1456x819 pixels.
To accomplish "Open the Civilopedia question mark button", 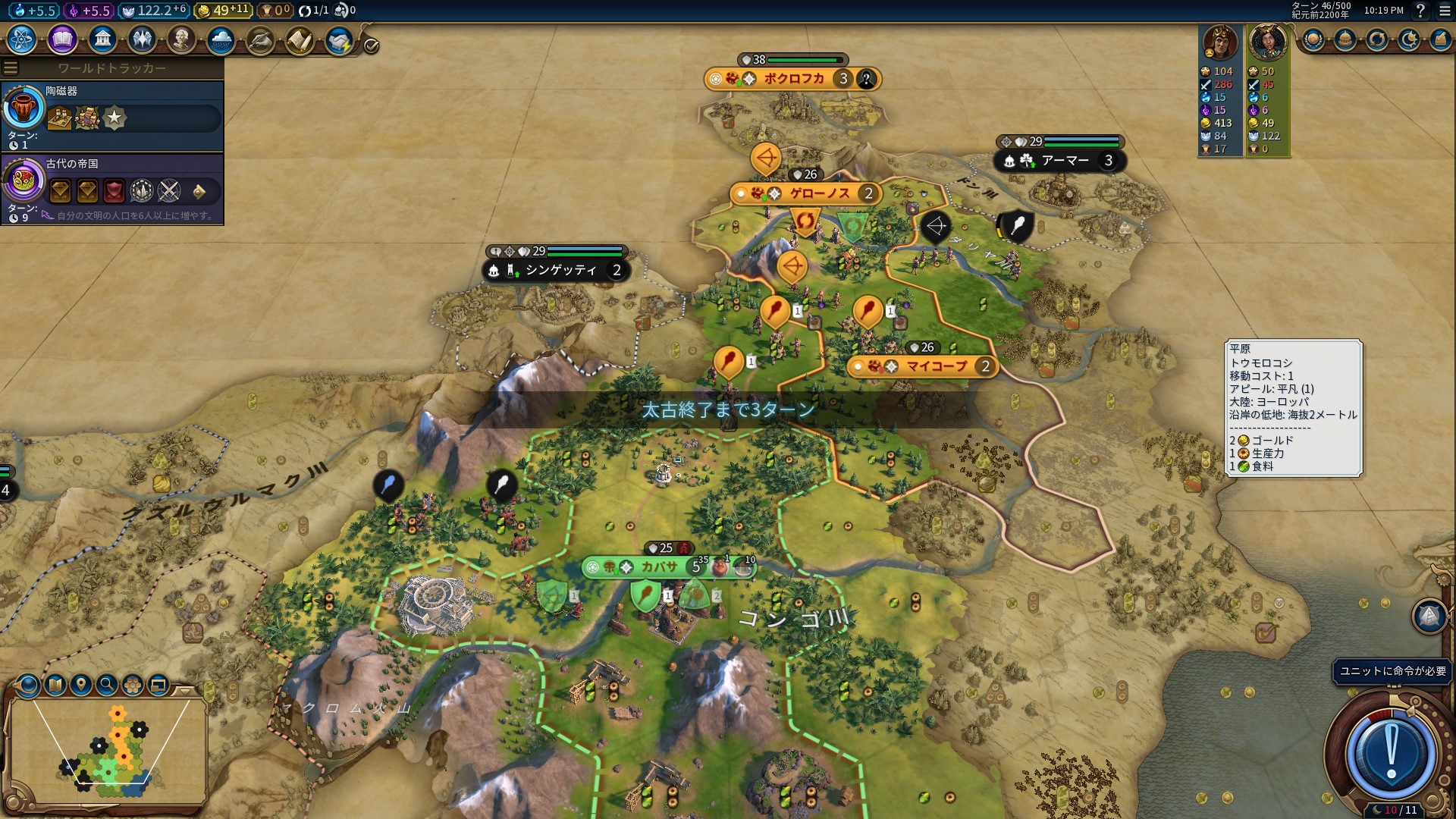I will [1420, 11].
